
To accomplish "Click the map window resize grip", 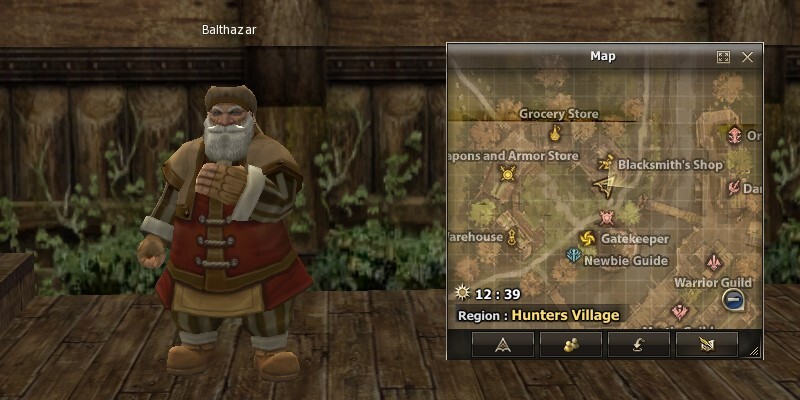I will (x=754, y=351).
